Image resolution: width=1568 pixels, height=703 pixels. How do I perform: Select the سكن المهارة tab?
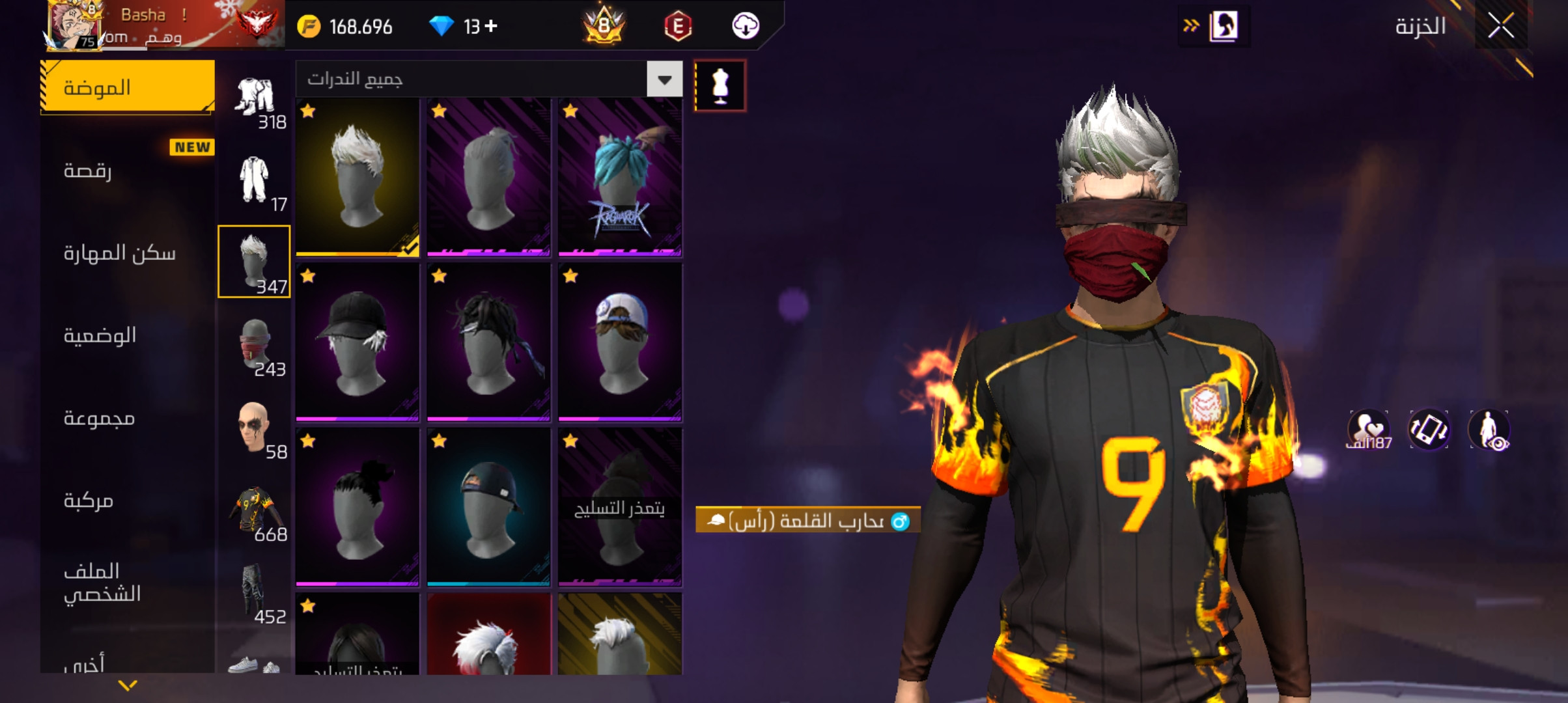128,253
